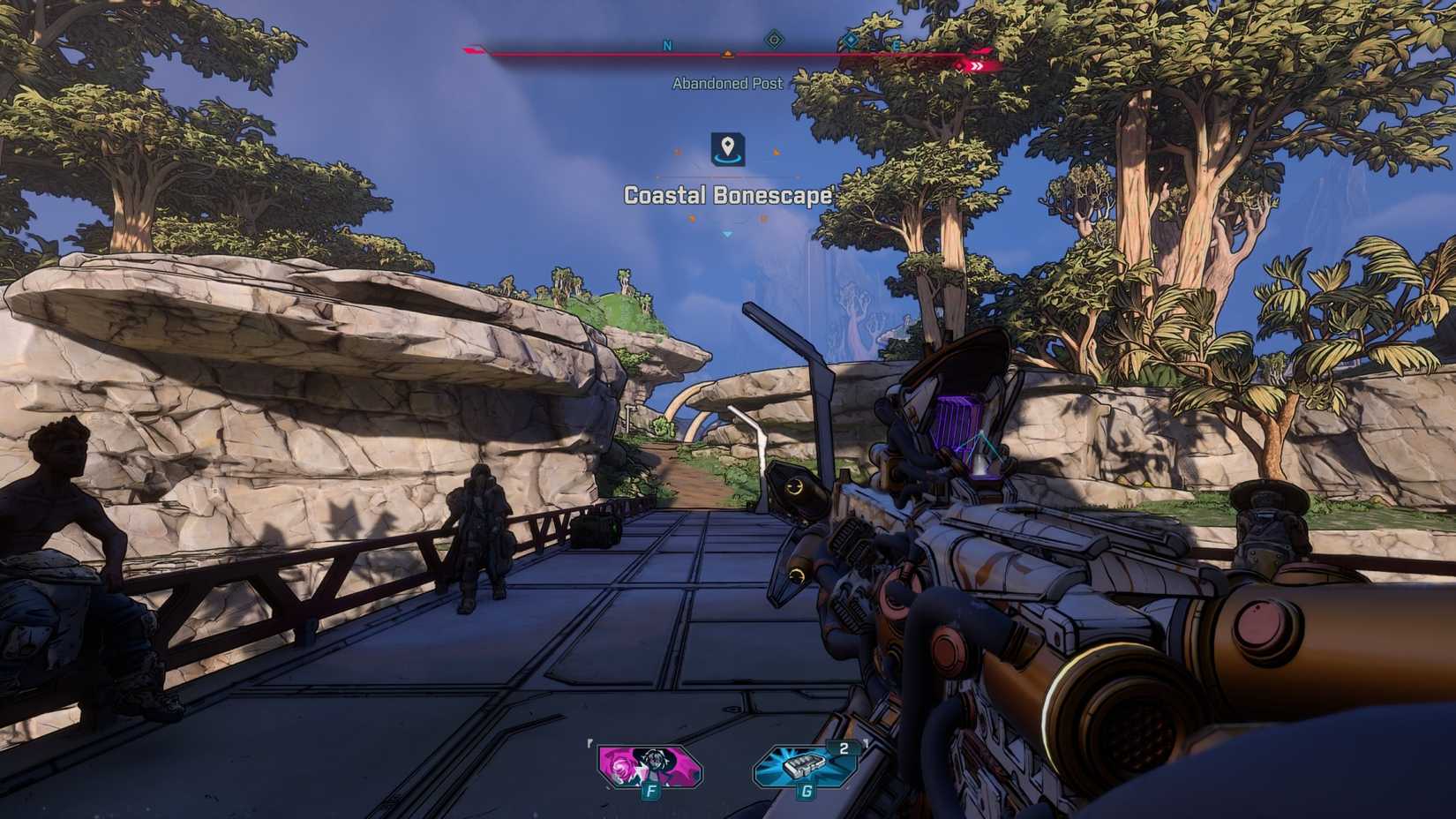Click the Coastal Bonescape location title

point(728,196)
